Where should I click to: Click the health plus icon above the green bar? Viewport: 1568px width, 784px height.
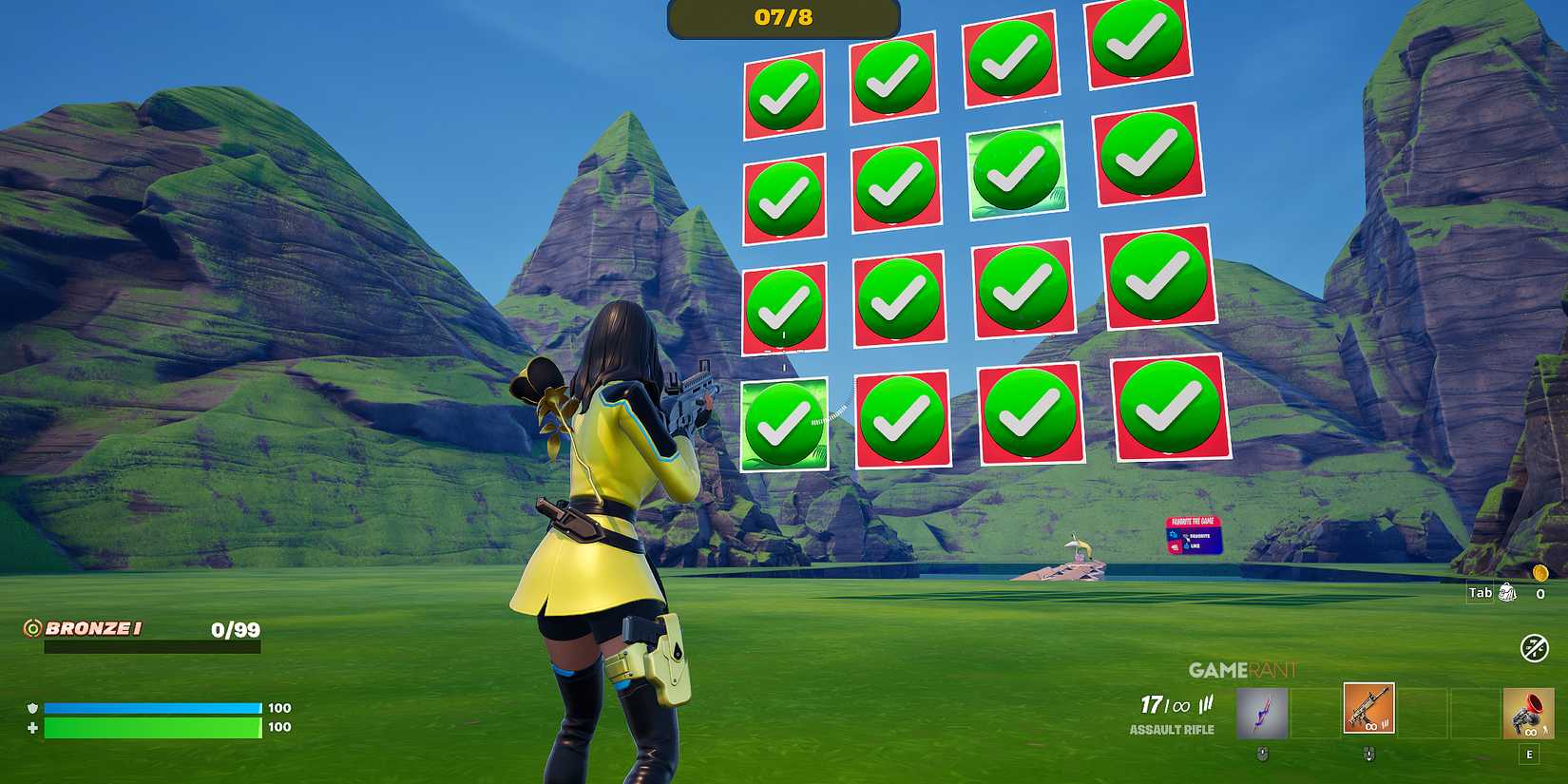coord(33,728)
